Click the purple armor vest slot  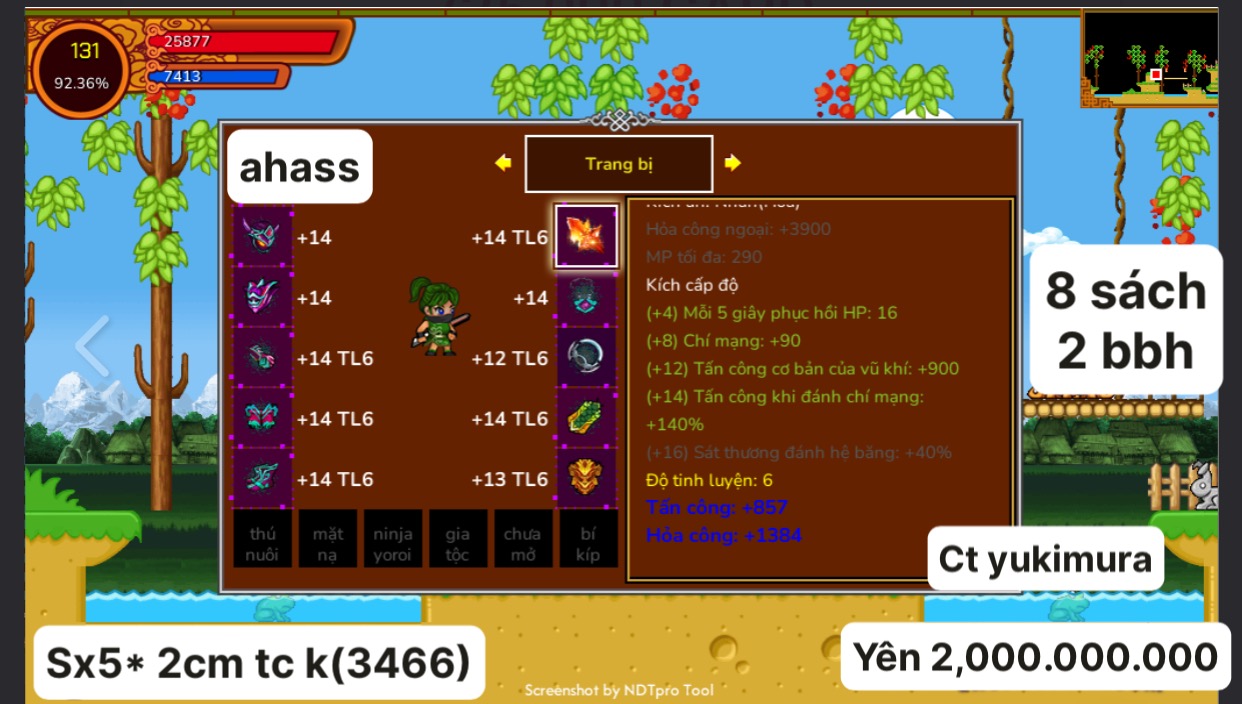262,298
